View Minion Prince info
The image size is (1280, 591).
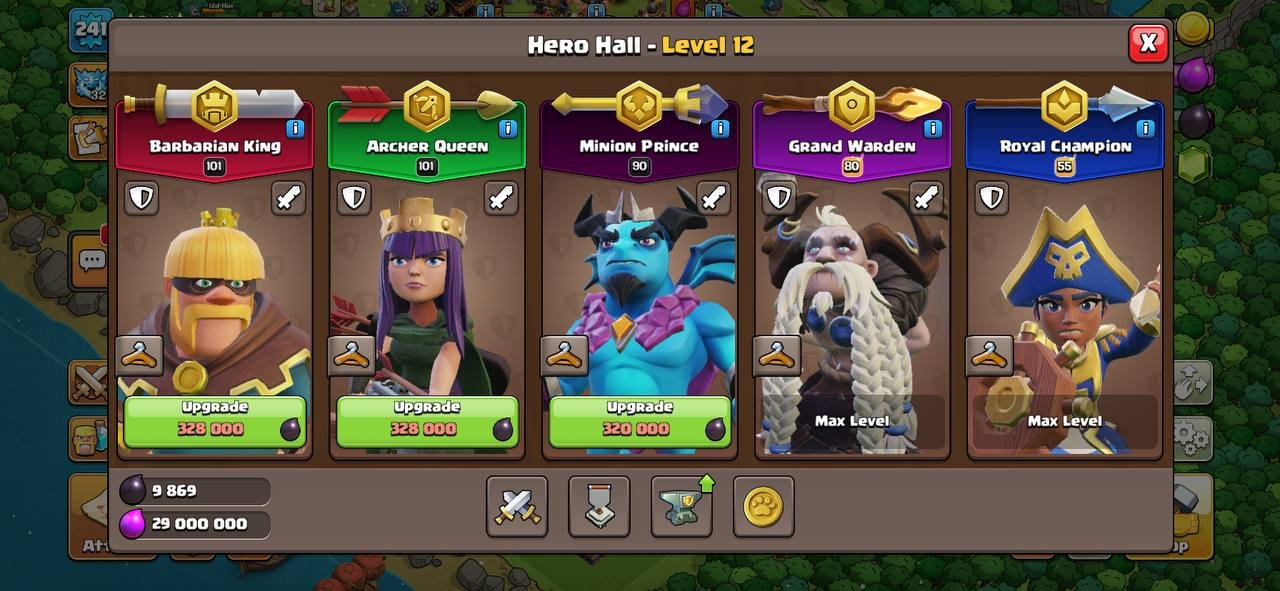[720, 128]
